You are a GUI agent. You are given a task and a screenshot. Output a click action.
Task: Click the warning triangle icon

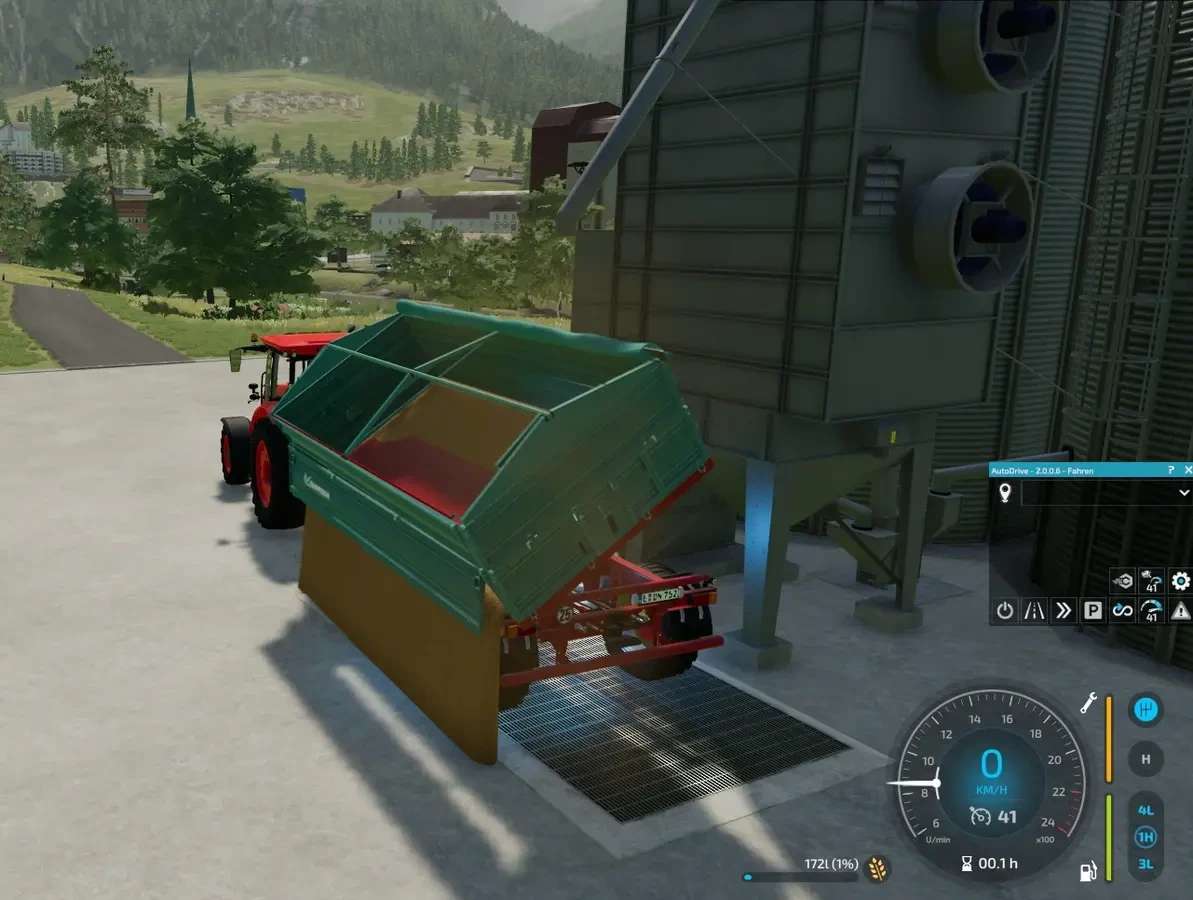(x=1181, y=610)
